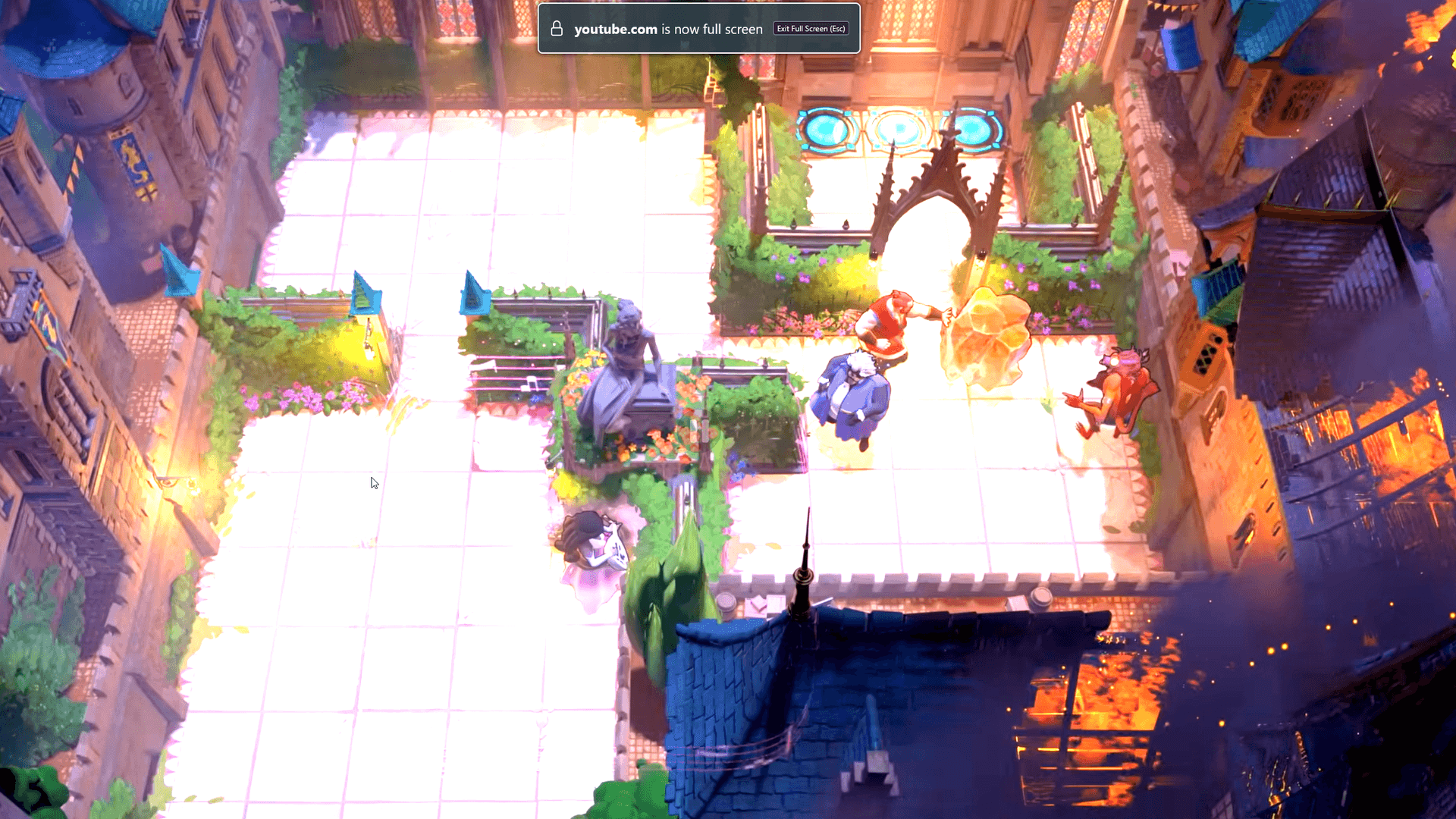Click the lock icon in the fullscreen notification
Image resolution: width=1456 pixels, height=819 pixels.
click(556, 28)
